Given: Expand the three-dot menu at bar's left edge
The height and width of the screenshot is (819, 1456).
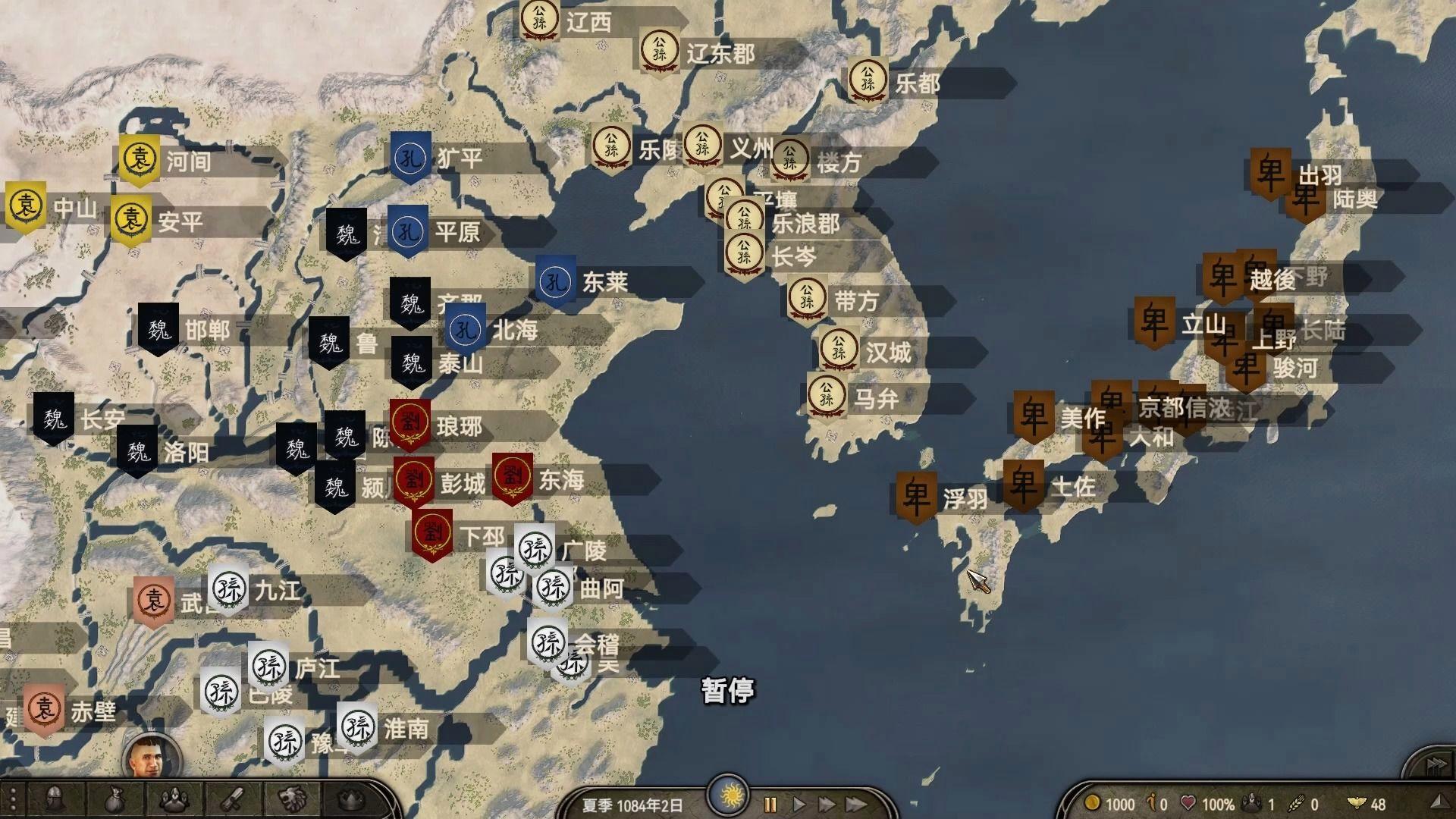Looking at the screenshot, I should (14, 798).
